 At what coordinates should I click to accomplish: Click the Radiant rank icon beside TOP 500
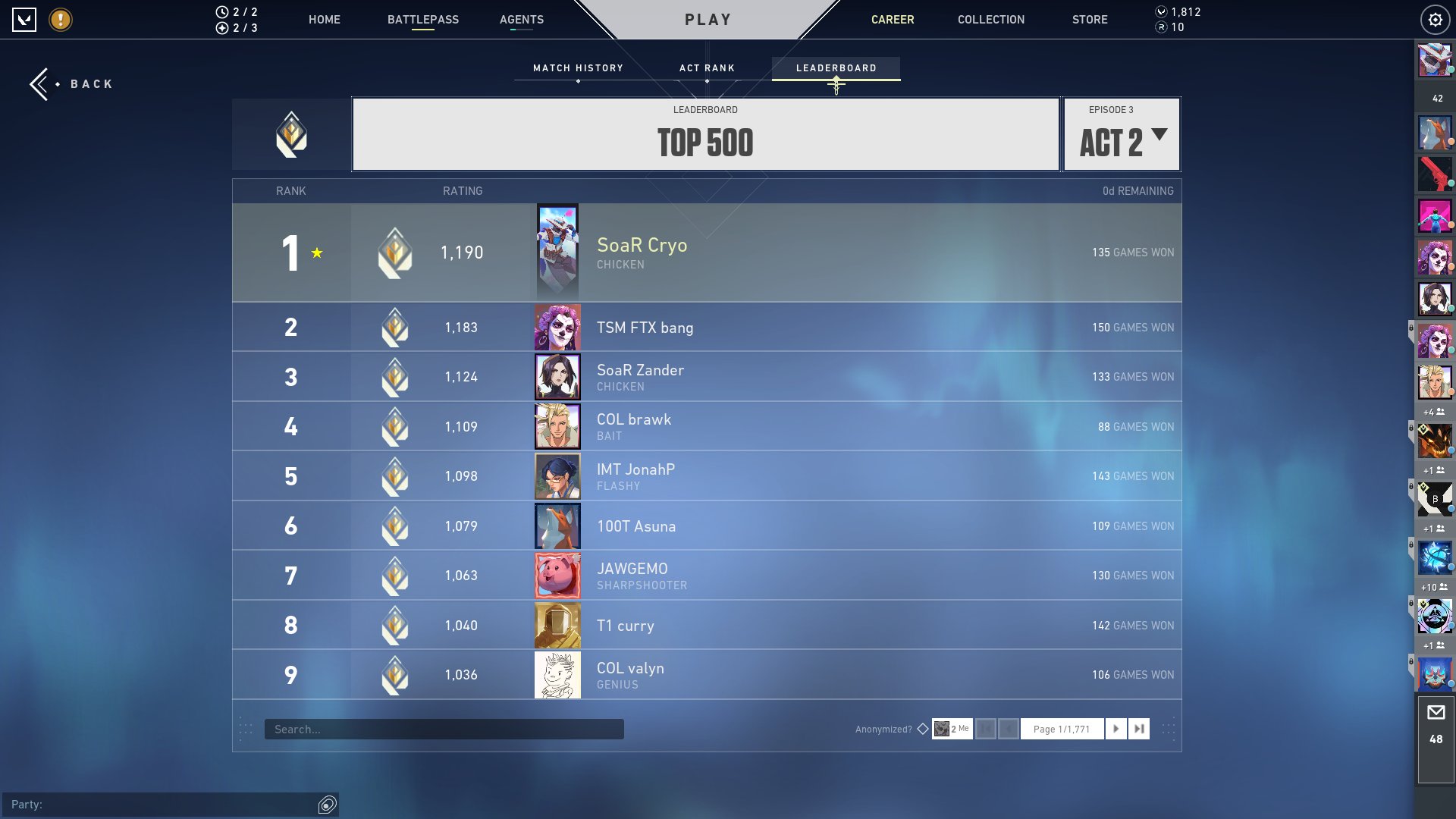pos(291,134)
